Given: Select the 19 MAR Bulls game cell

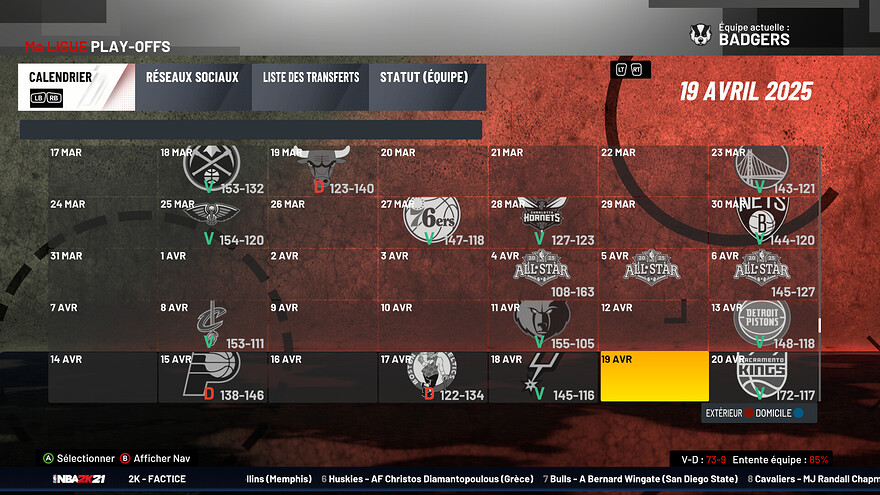Looking at the screenshot, I should tap(323, 170).
